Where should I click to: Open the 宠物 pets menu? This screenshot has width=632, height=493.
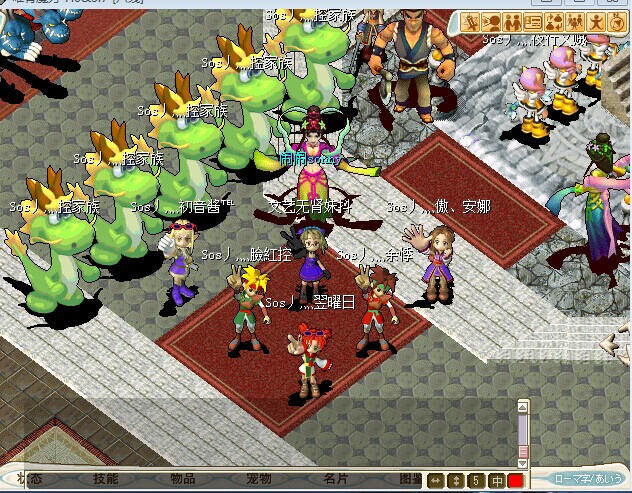click(x=258, y=480)
